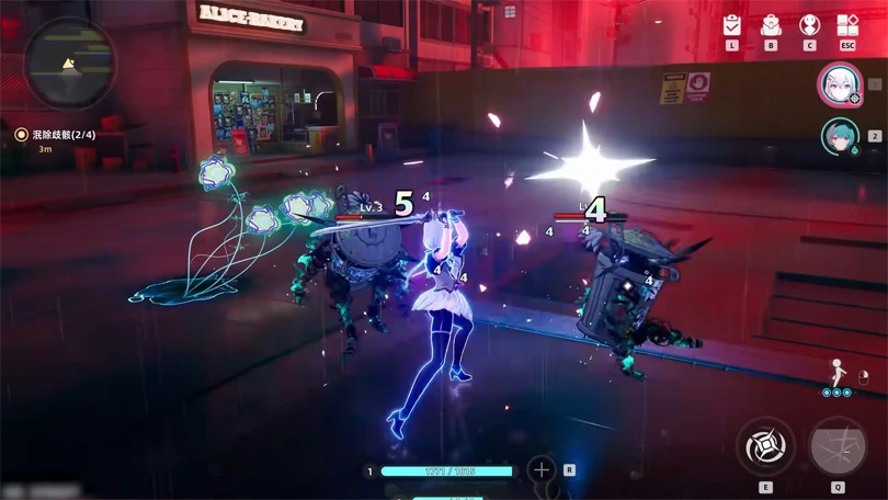The width and height of the screenshot is (888, 500).
Task: Click the circular minimap
Action: (x=69, y=65)
